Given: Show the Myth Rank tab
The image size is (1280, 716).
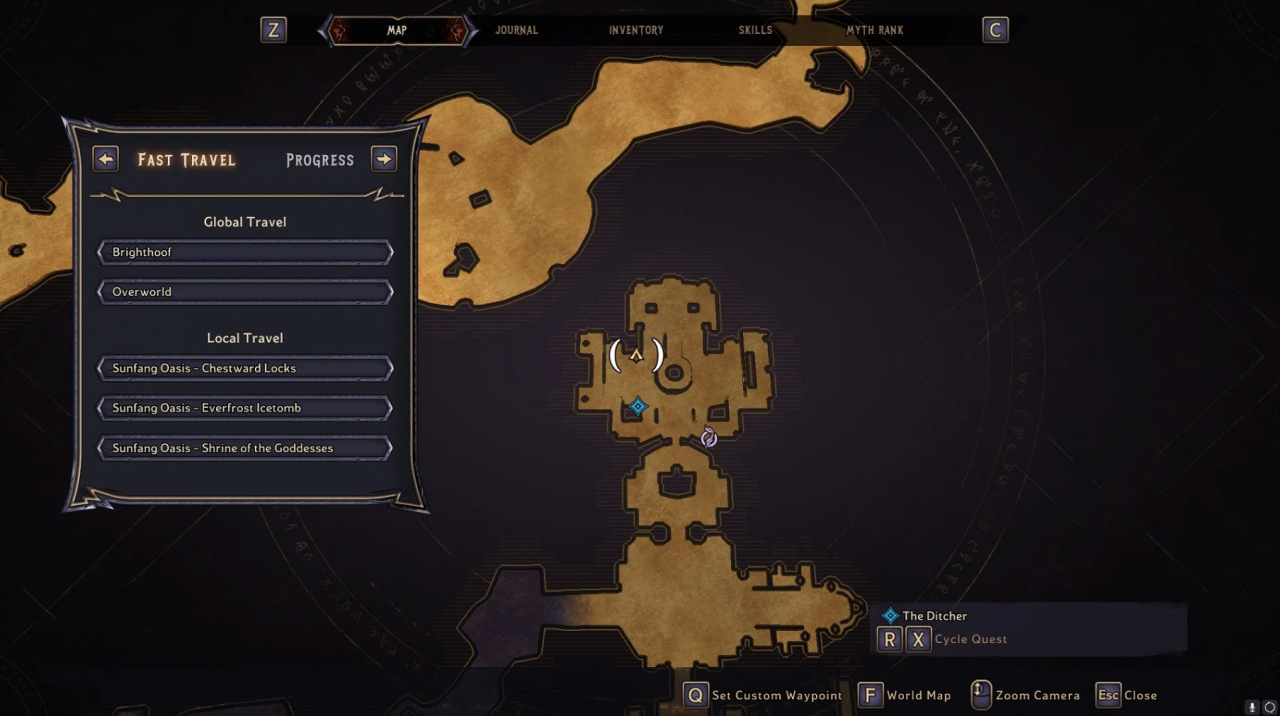Looking at the screenshot, I should coord(875,30).
